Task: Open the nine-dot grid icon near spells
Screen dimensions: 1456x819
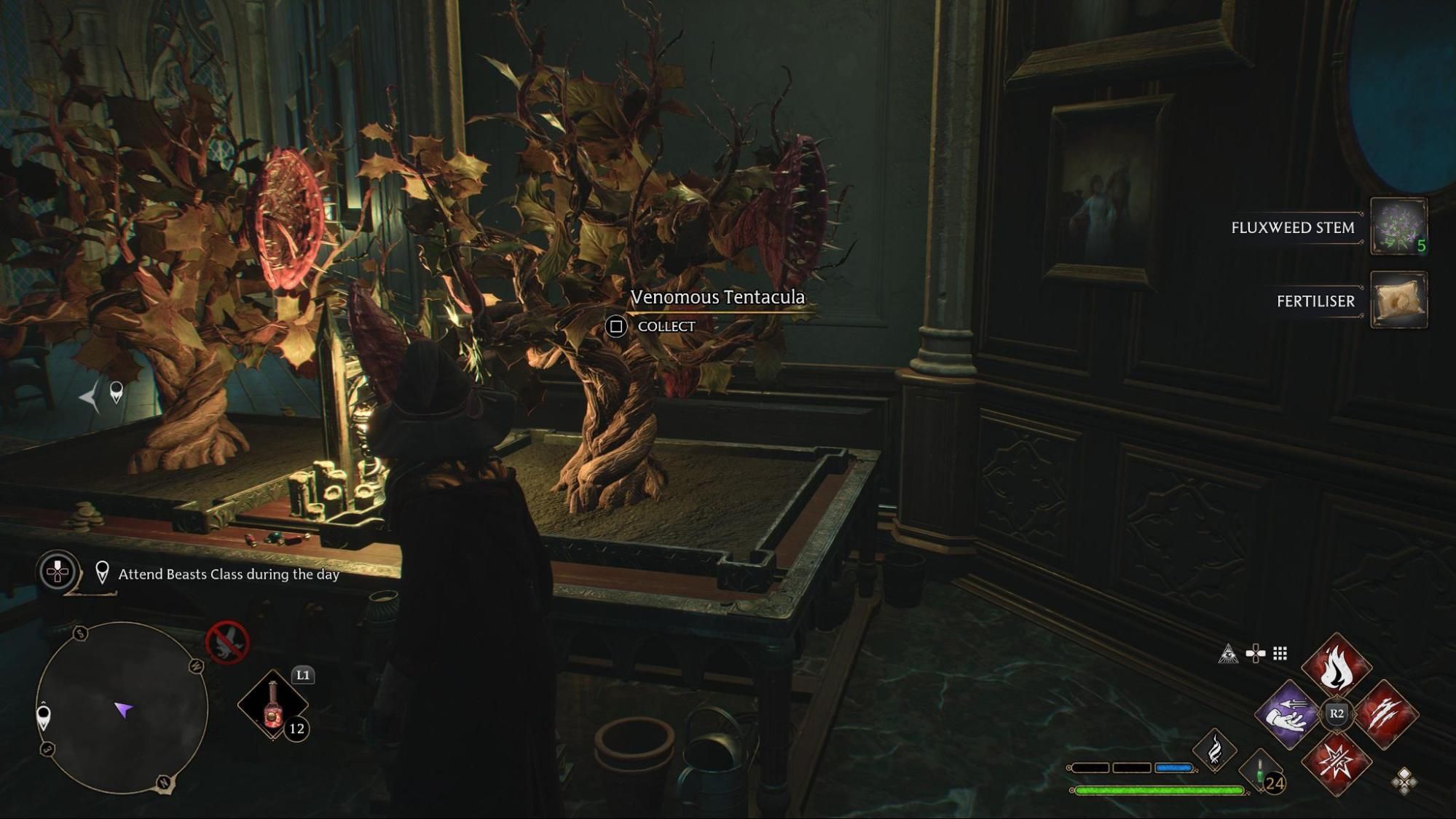Action: (x=1280, y=654)
